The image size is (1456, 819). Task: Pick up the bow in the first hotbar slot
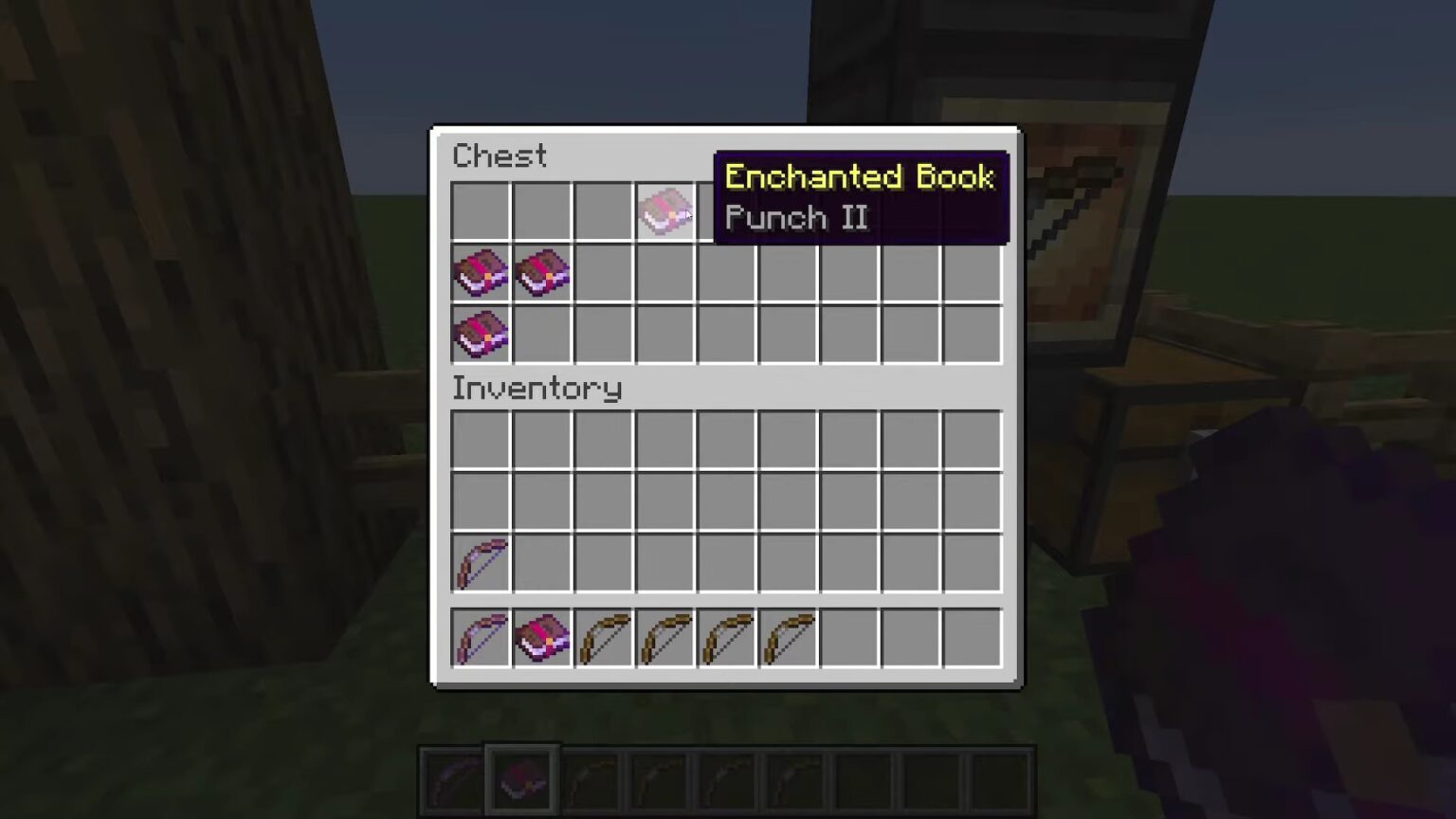point(480,637)
